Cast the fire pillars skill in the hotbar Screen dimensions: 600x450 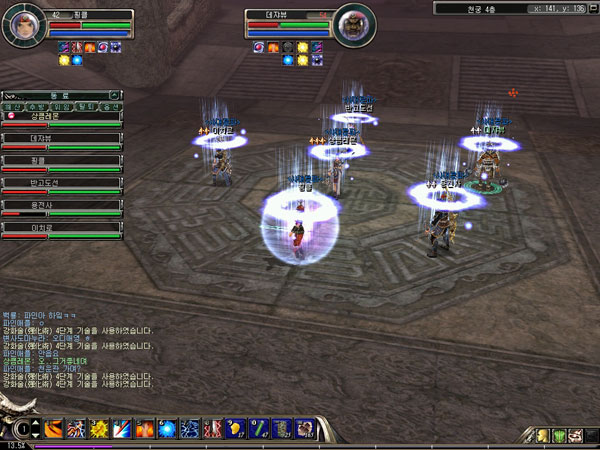coord(145,429)
